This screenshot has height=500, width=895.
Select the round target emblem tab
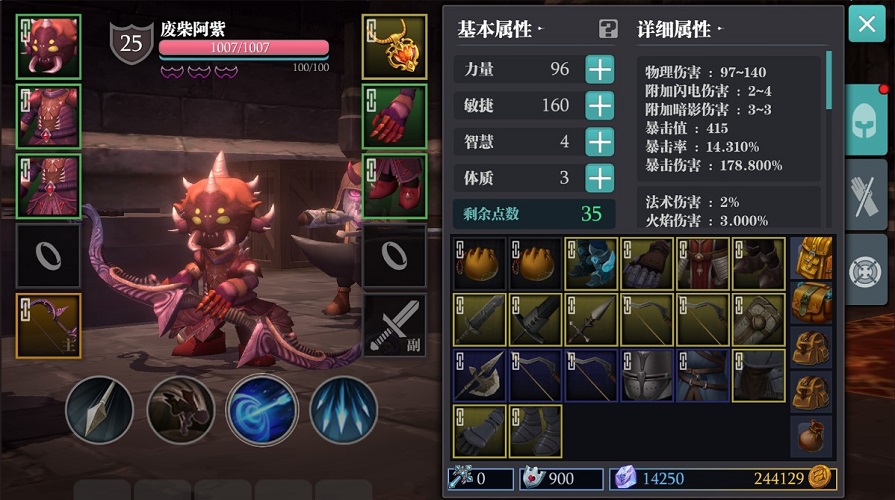867,270
